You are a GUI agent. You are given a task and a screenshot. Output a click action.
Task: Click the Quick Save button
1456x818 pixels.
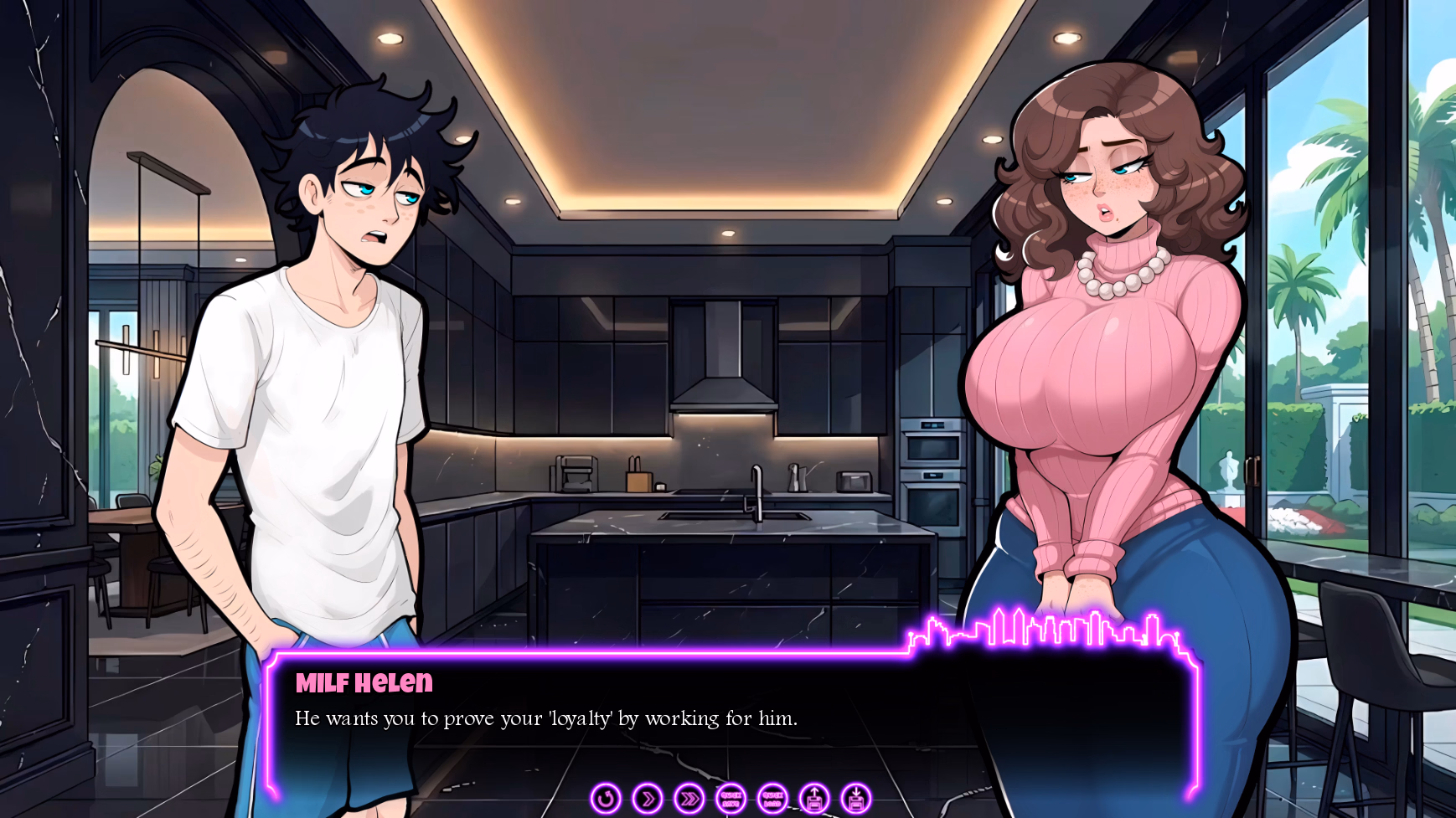(x=731, y=799)
